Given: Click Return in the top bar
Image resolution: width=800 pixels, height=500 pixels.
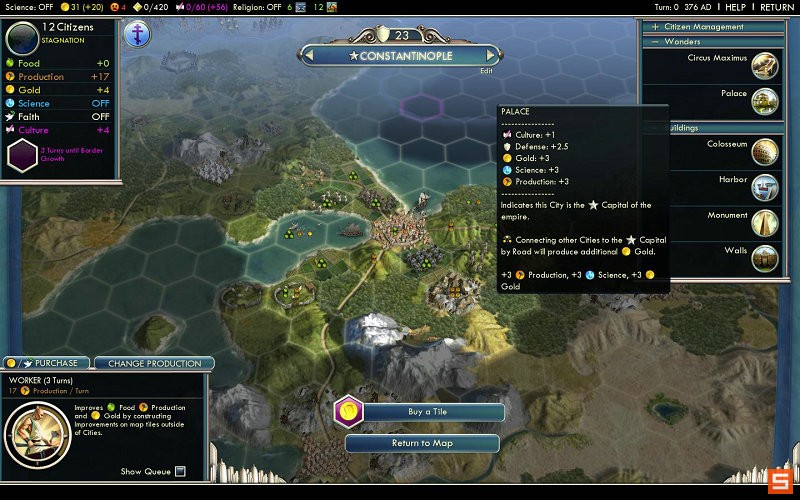Looking at the screenshot, I should [776, 7].
